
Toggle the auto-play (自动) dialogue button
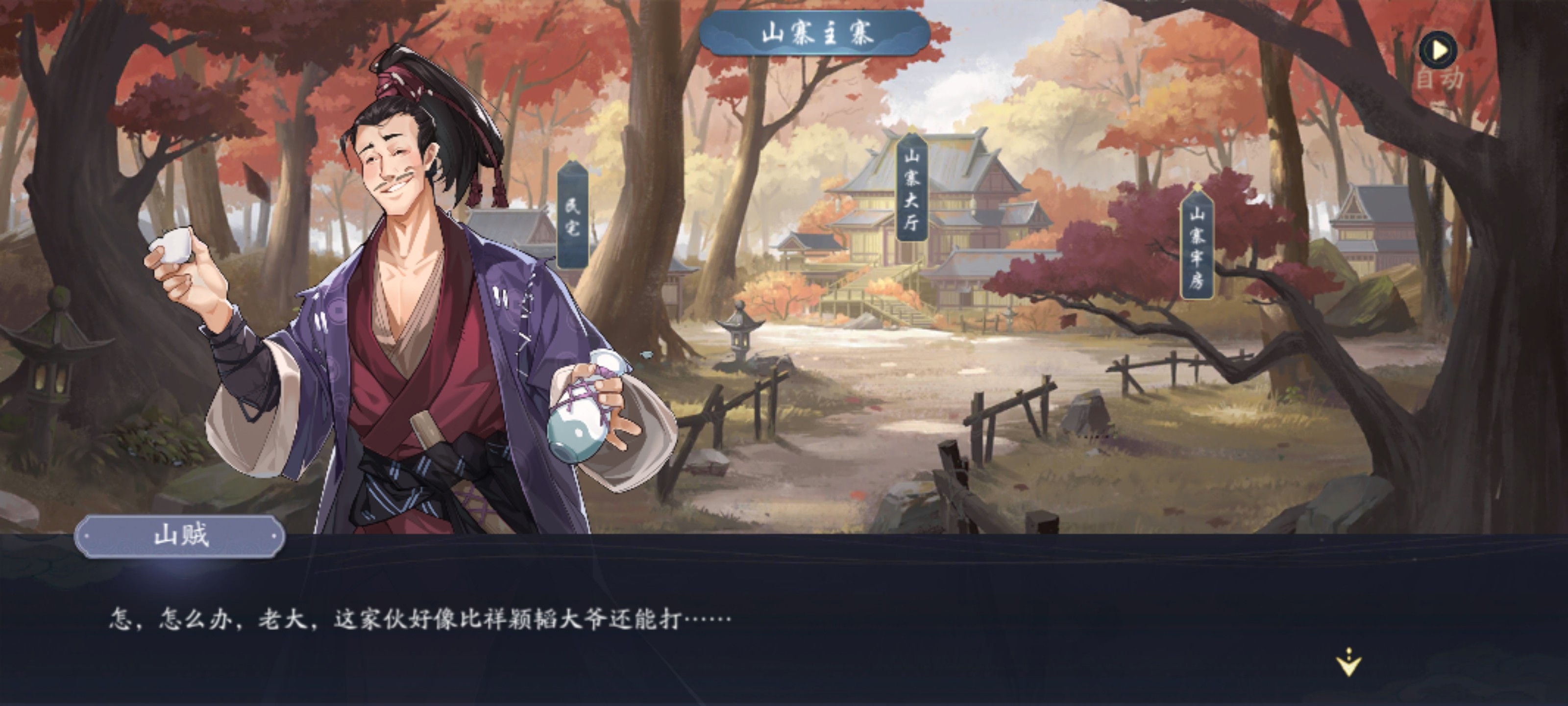[x=1438, y=51]
